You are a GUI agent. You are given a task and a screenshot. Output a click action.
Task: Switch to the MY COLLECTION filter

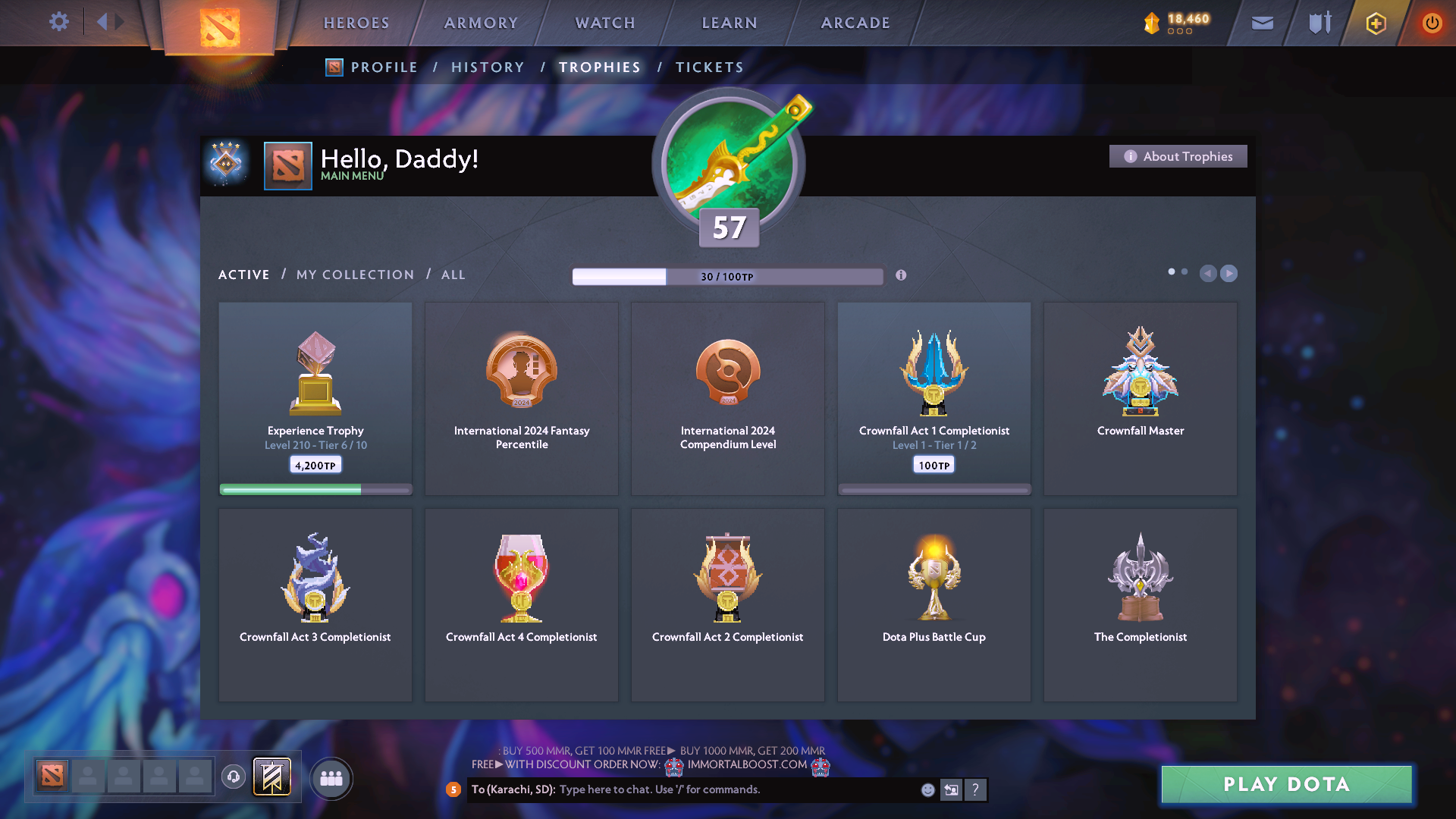[x=354, y=275]
